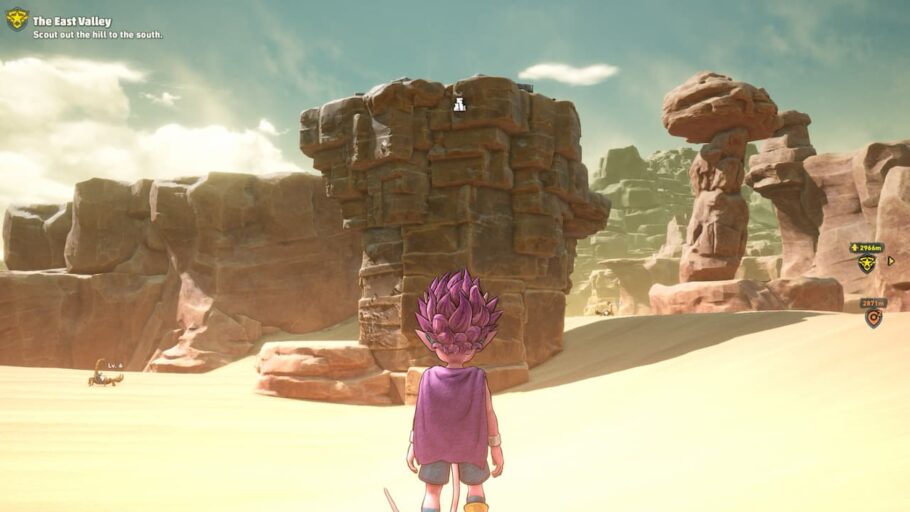Select the orange target waypoint marker
Image resolution: width=910 pixels, height=512 pixels.
click(873, 319)
